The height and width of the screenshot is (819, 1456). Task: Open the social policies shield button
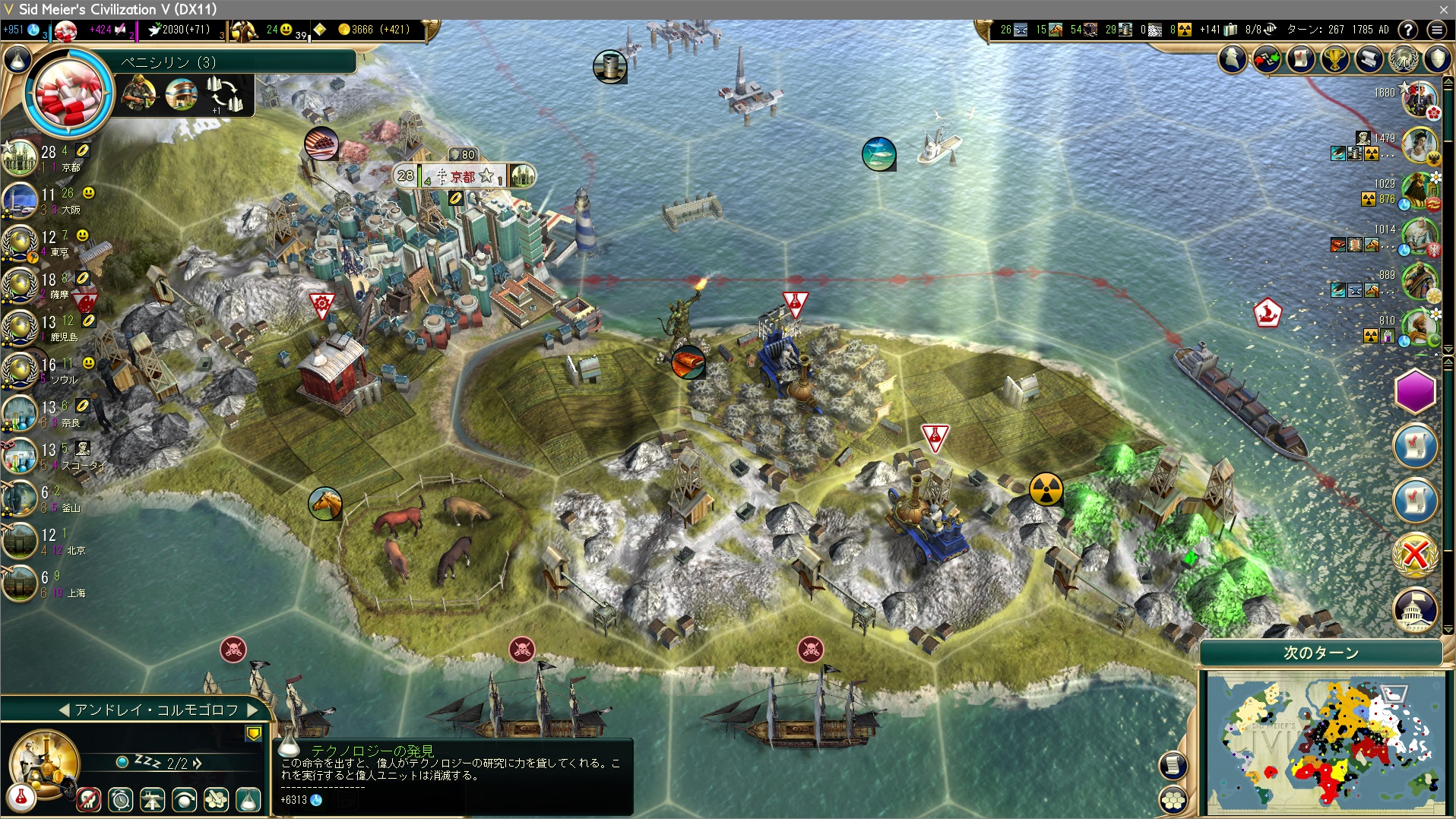[1437, 59]
